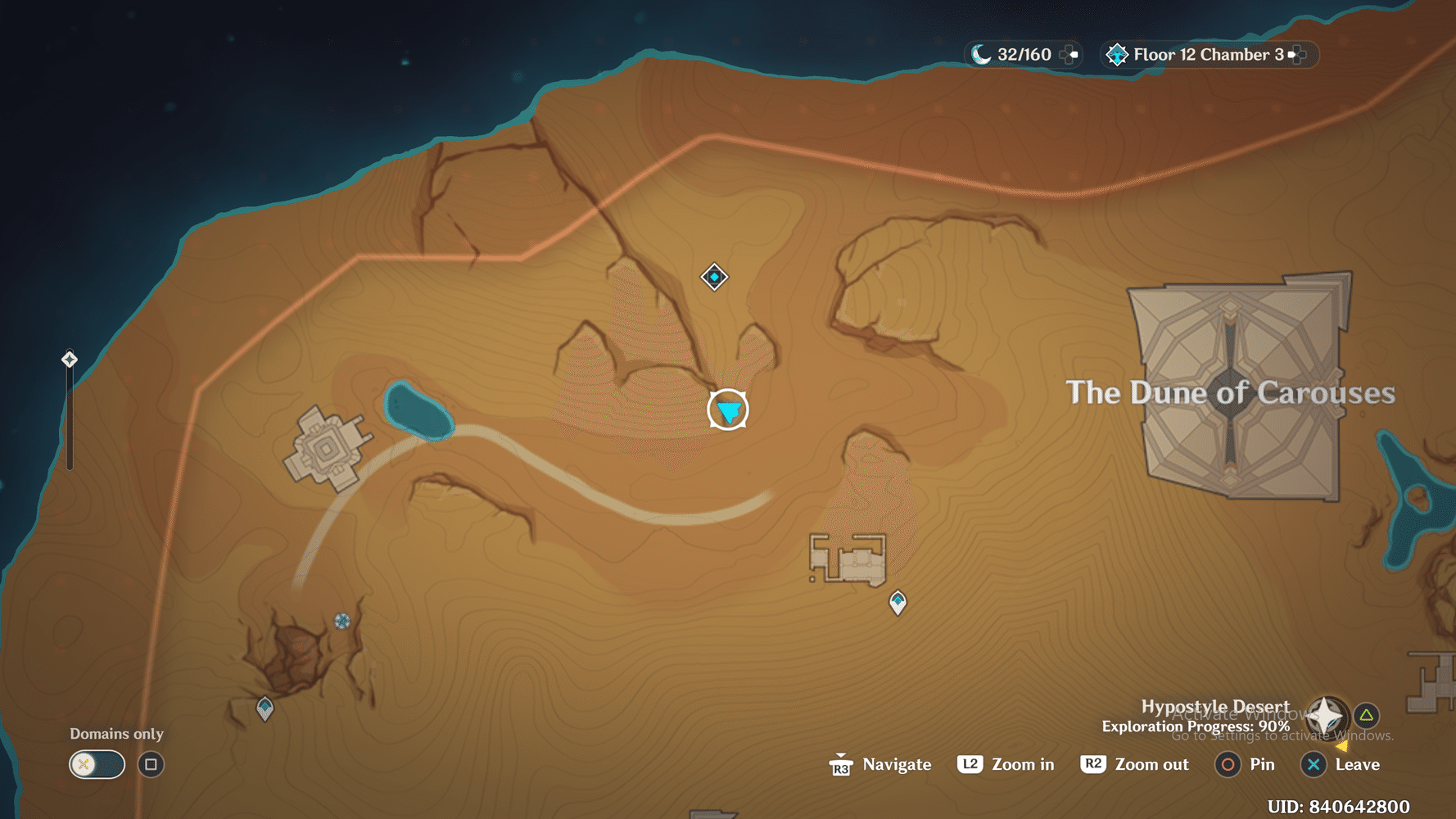Image resolution: width=1456 pixels, height=819 pixels.
Task: Click the compass icon in the bottom right
Action: point(1327,714)
